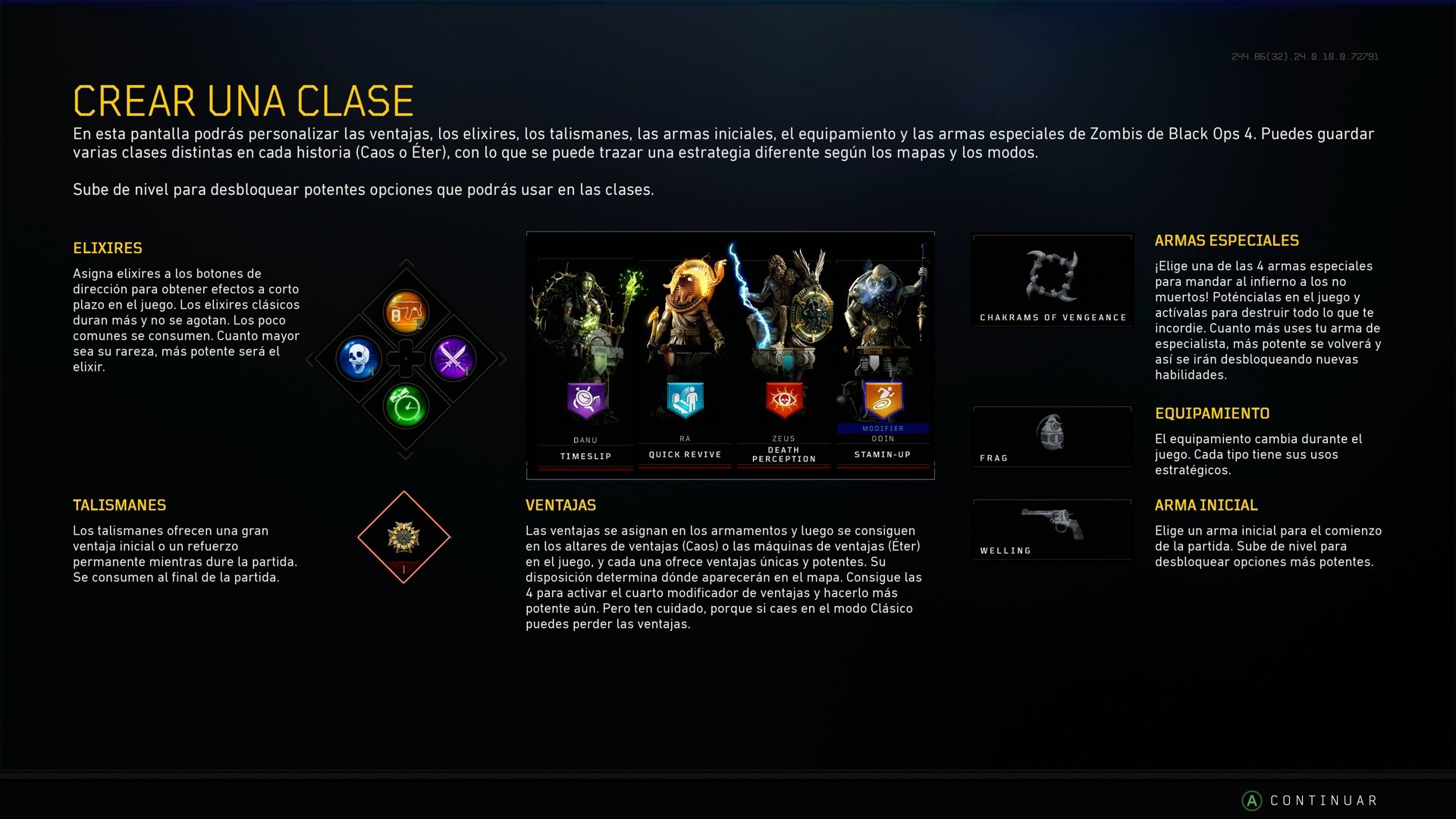The image size is (1456, 819).
Task: Click the D-pad center icon
Action: [404, 359]
